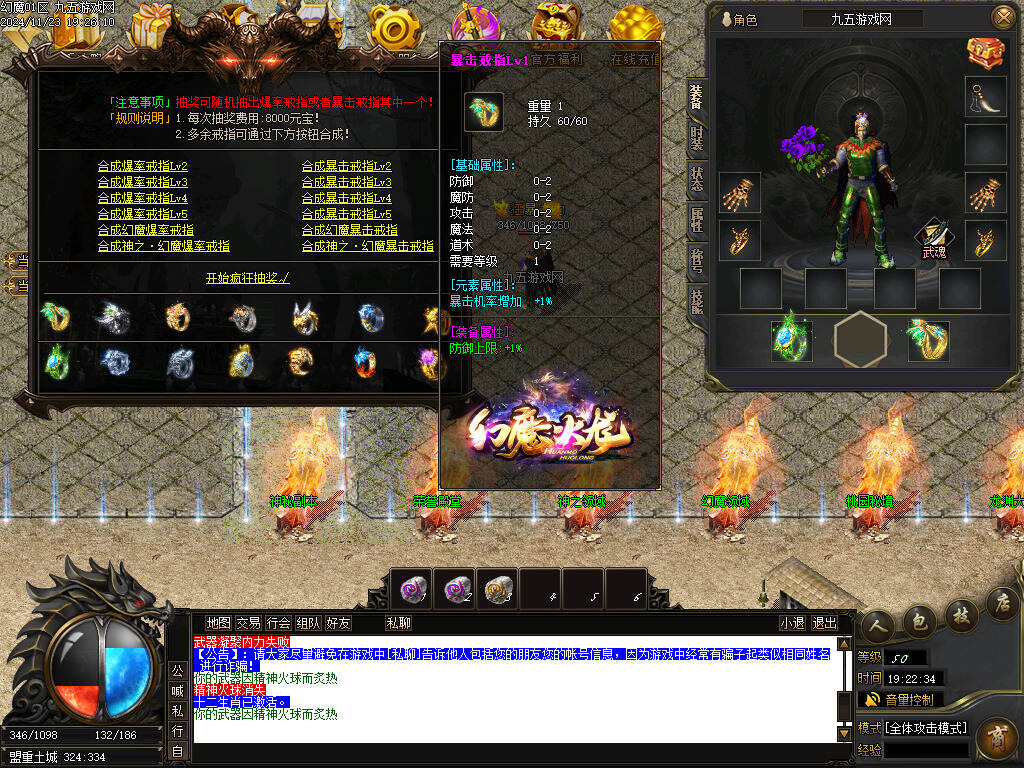
Task: Open the 包 bag round button
Action: click(918, 621)
